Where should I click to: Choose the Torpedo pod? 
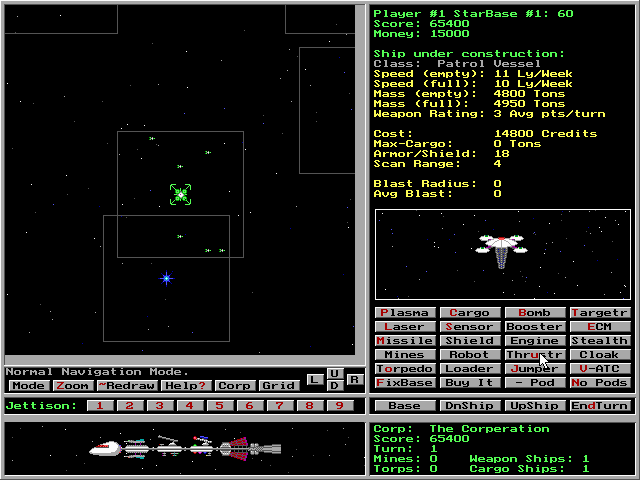click(404, 369)
